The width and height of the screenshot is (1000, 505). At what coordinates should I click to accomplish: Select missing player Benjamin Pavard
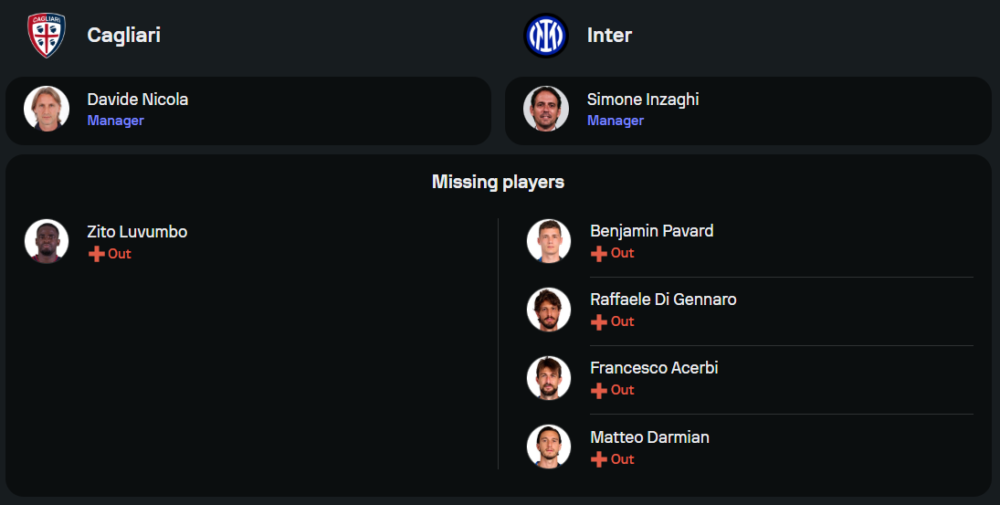point(651,231)
